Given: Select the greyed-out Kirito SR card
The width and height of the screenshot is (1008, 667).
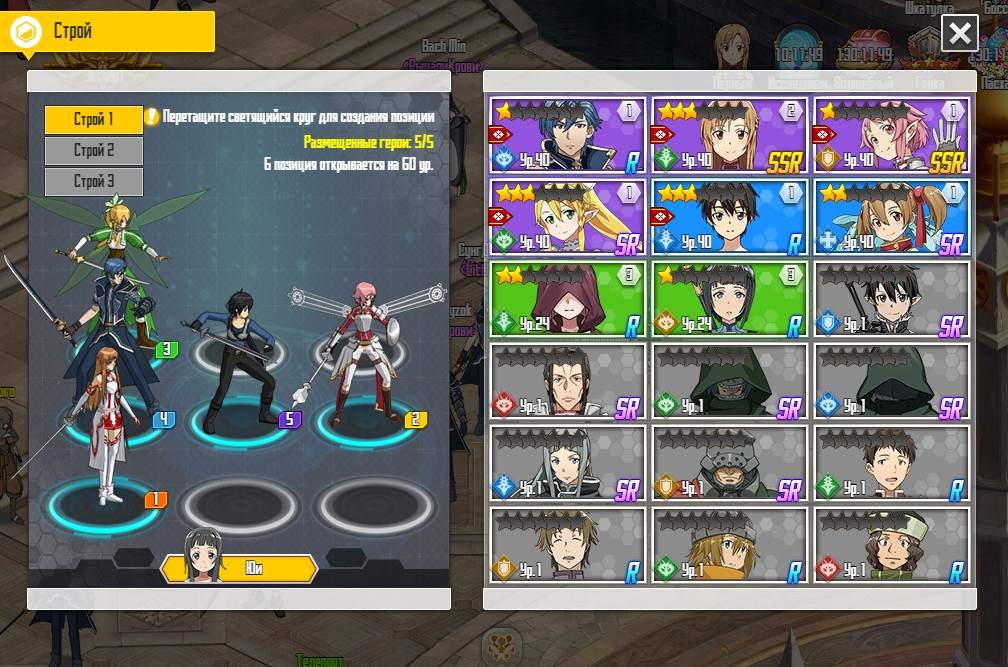Looking at the screenshot, I should 892,300.
